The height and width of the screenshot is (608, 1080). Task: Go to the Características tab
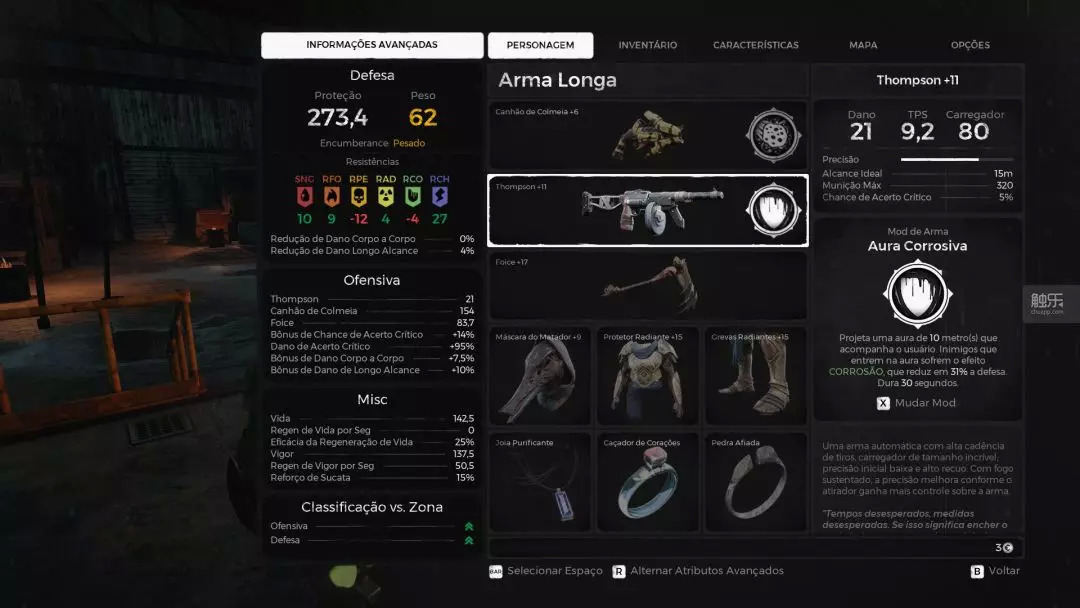(755, 45)
